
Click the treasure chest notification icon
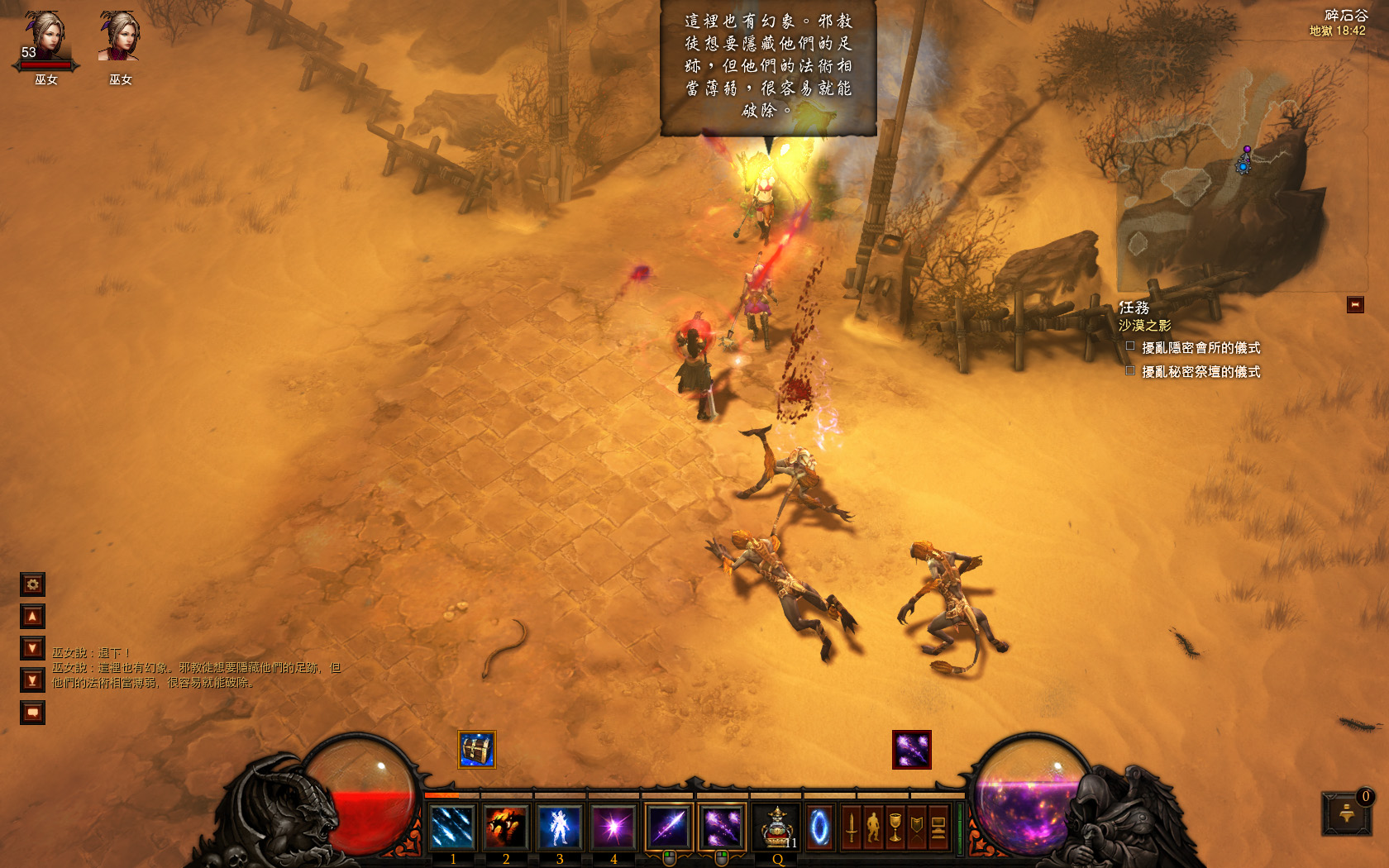click(x=477, y=750)
